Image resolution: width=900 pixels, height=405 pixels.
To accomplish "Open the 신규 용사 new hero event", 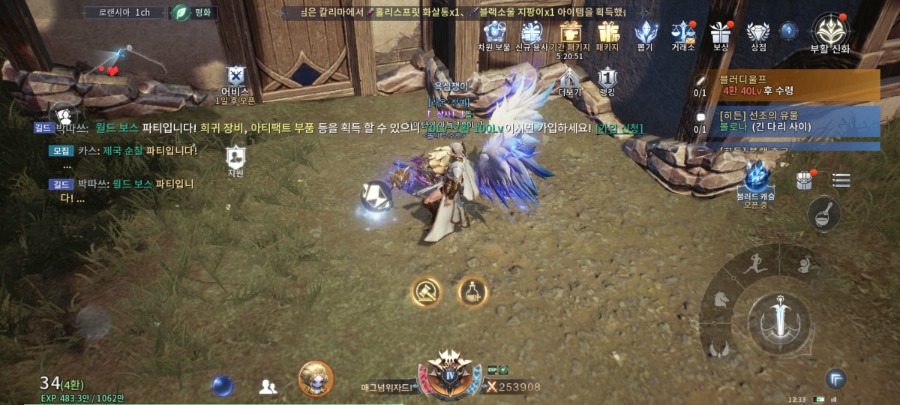I will [x=532, y=33].
